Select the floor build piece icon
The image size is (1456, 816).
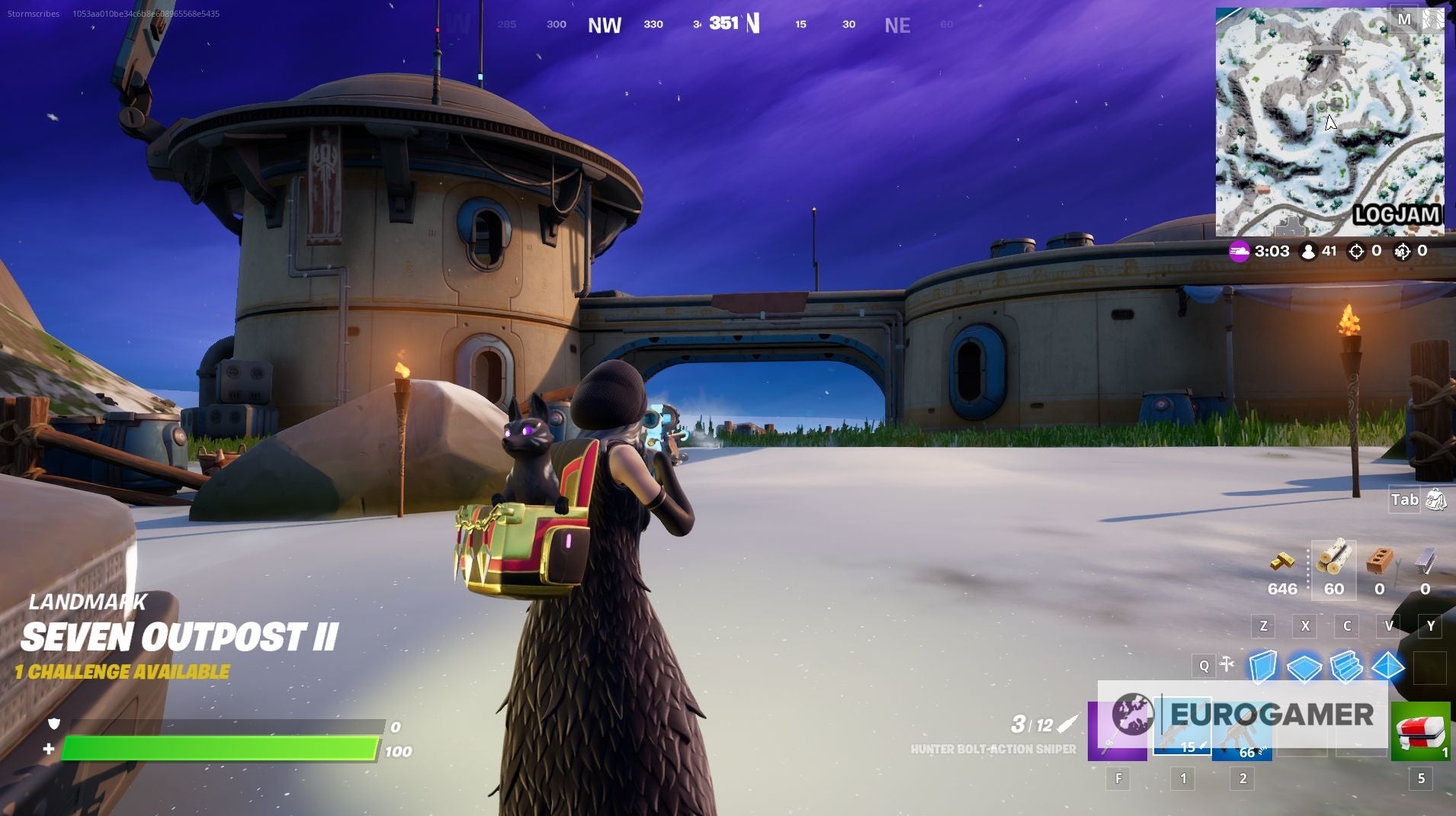click(x=1305, y=667)
